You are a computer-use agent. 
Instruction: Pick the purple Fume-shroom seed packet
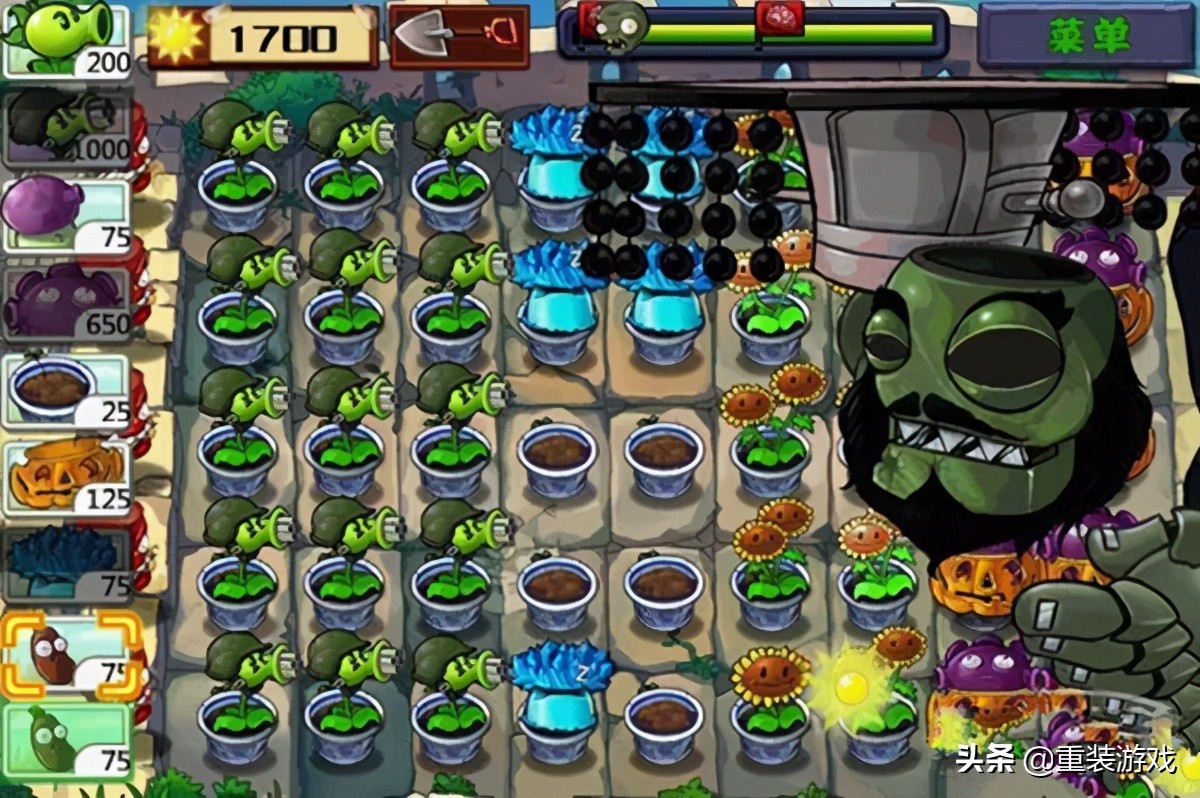click(x=67, y=215)
